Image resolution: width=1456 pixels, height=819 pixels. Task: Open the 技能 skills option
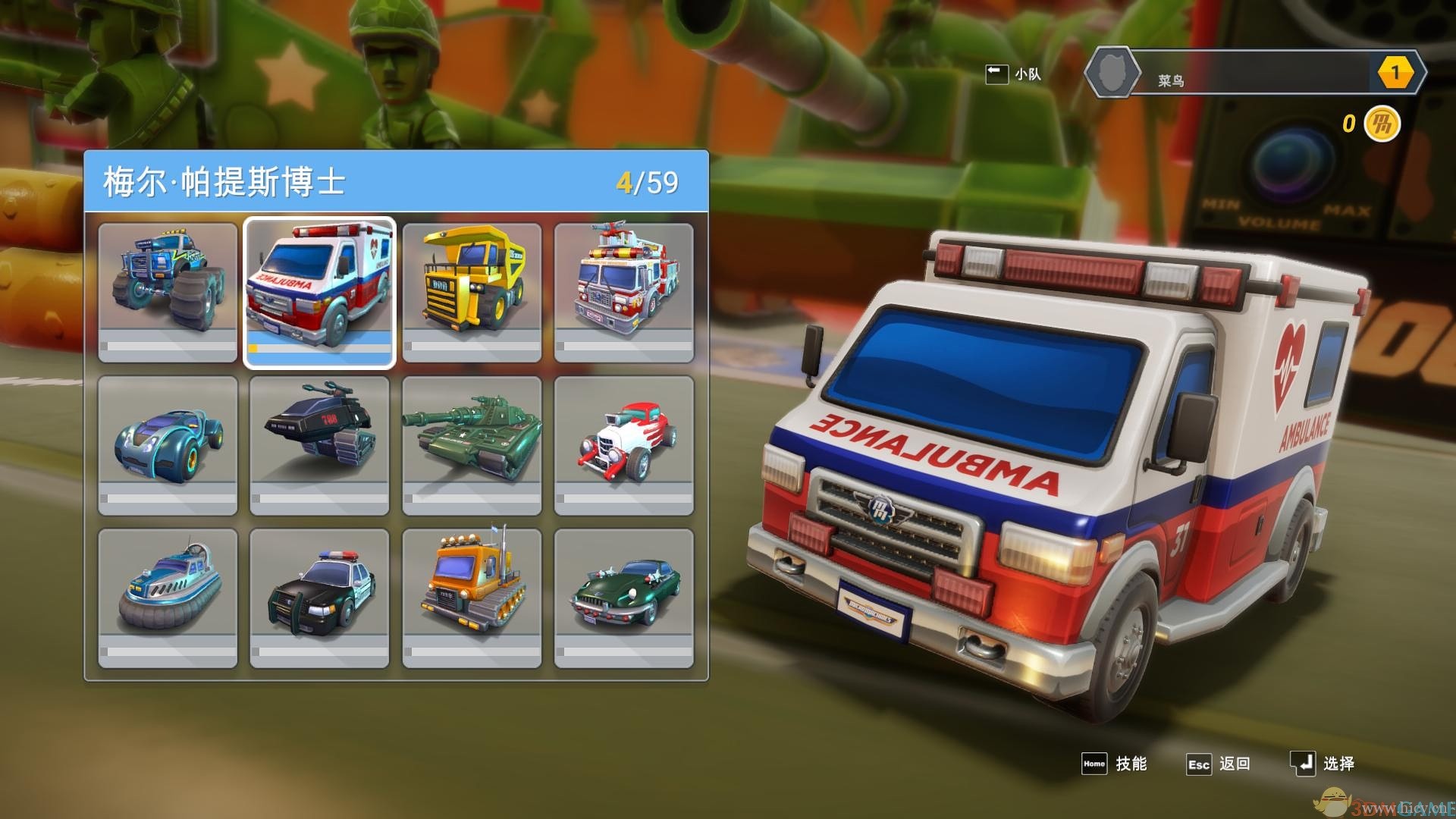point(1114,764)
